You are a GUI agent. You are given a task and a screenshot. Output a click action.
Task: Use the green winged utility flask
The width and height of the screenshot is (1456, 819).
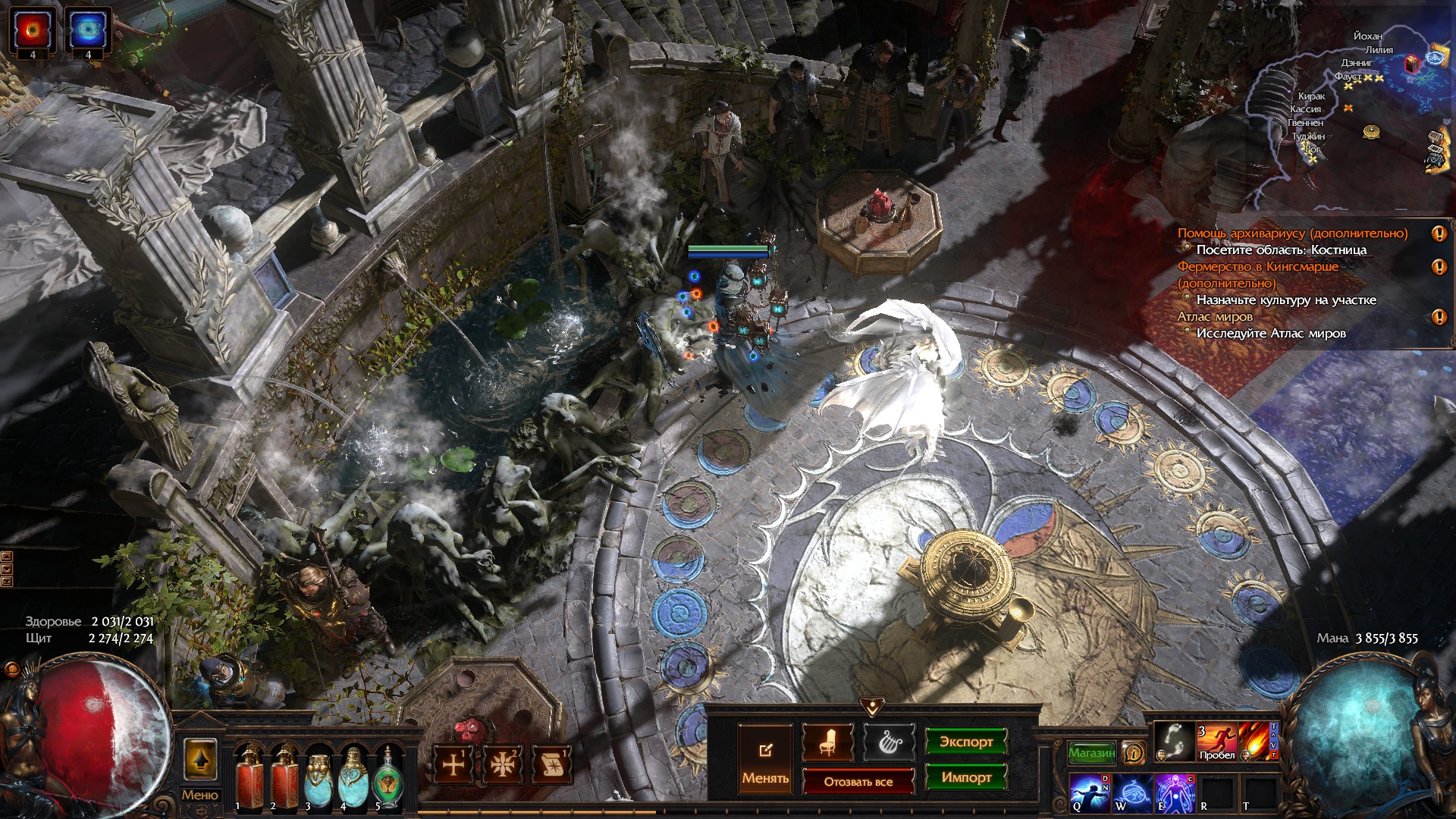(388, 776)
